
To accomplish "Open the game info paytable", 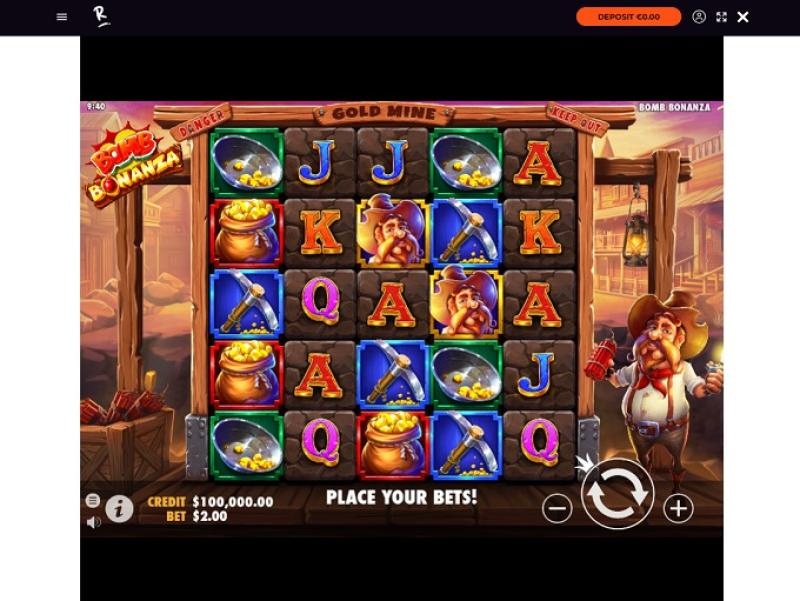I will tap(119, 509).
